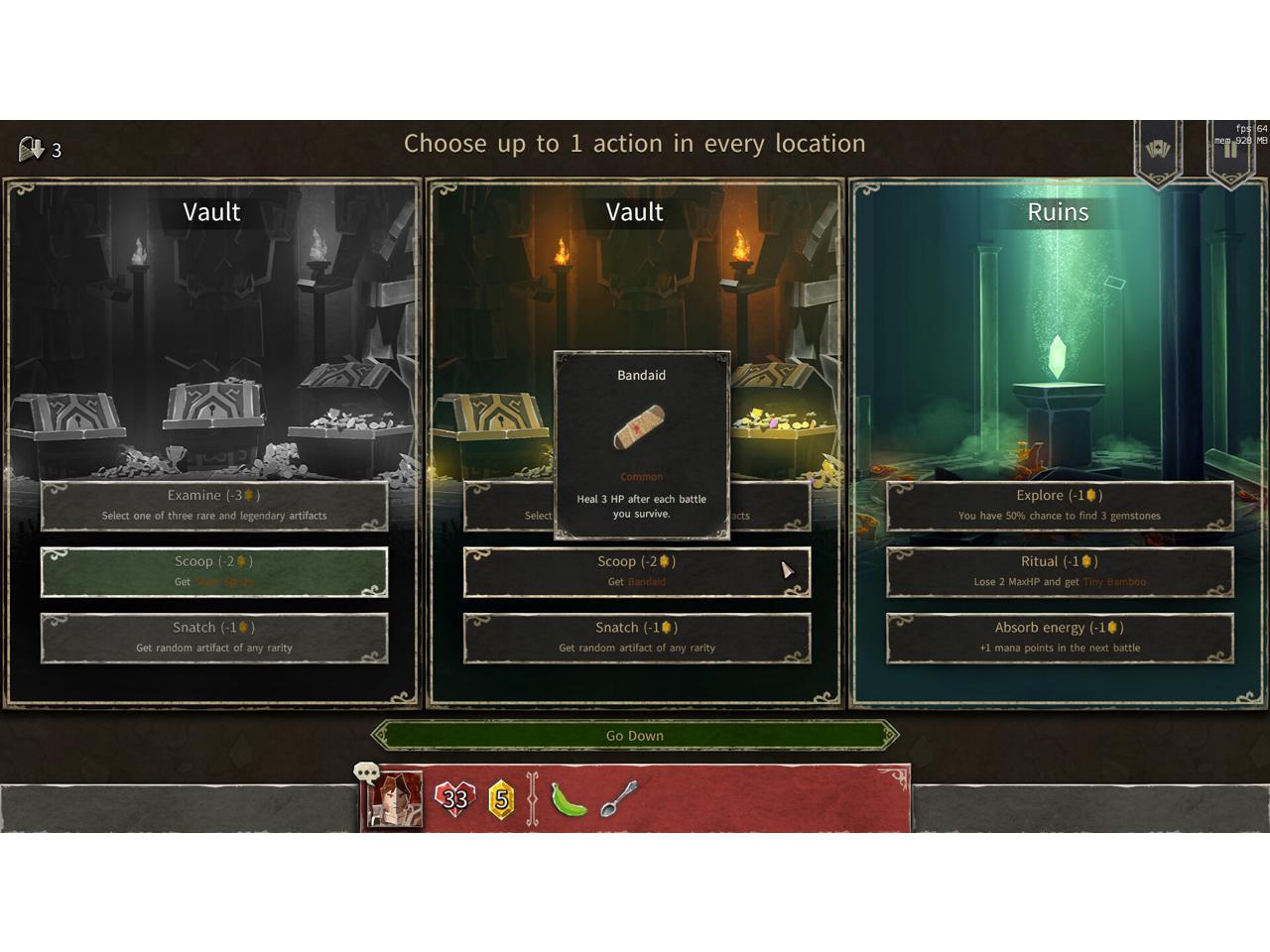Click Examine in the greyed-out Vault
Image resolution: width=1270 pixels, height=952 pixels.
(213, 505)
